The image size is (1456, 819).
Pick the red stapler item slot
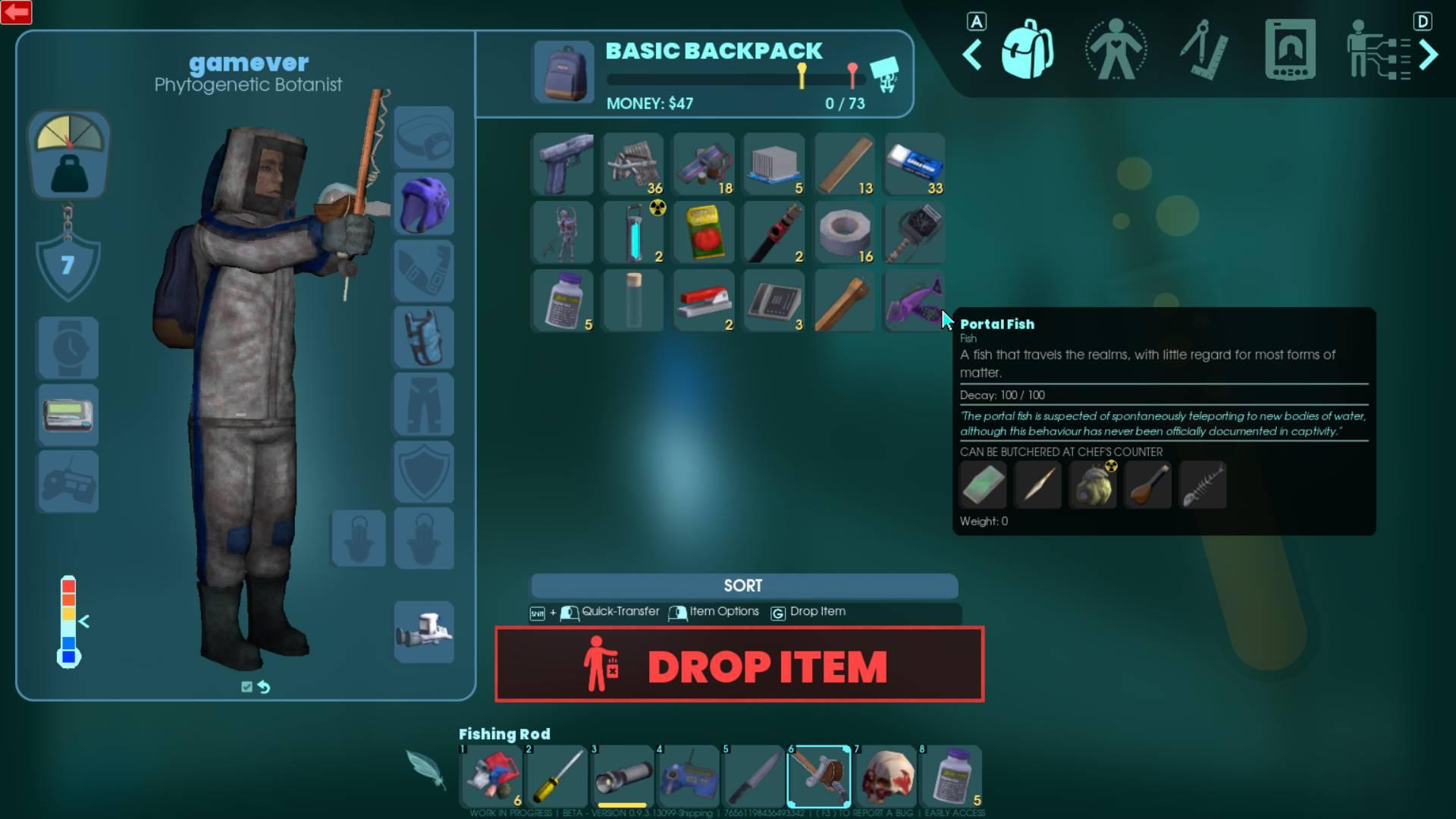[x=704, y=301]
